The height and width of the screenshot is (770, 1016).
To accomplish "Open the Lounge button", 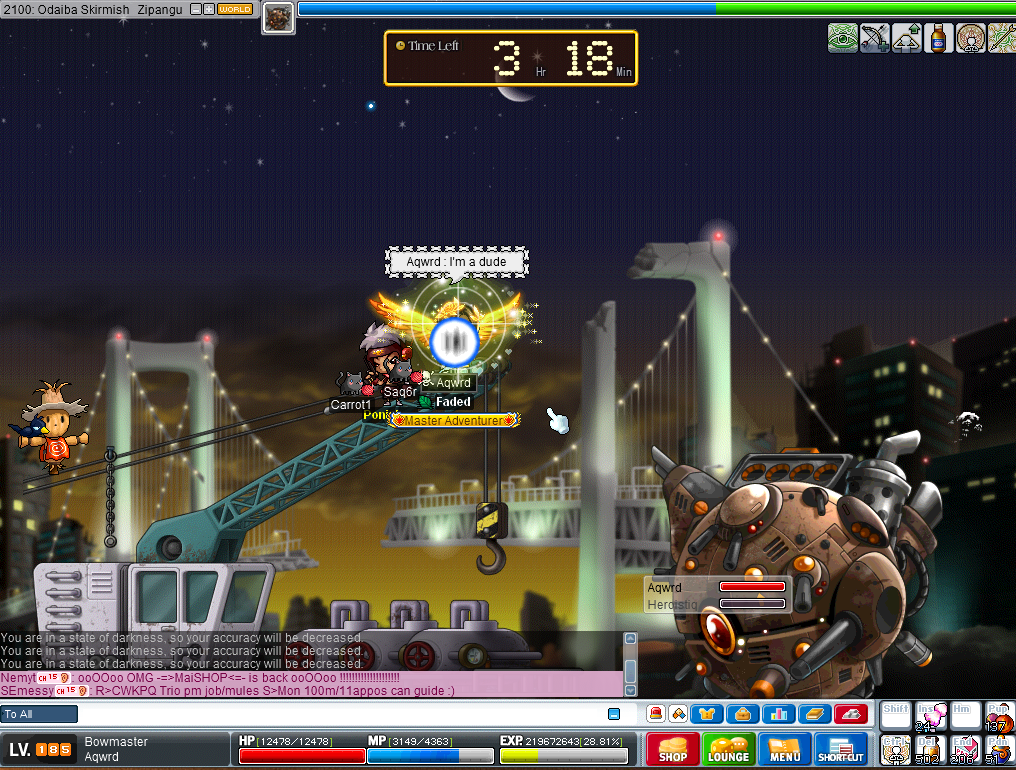I will point(728,750).
